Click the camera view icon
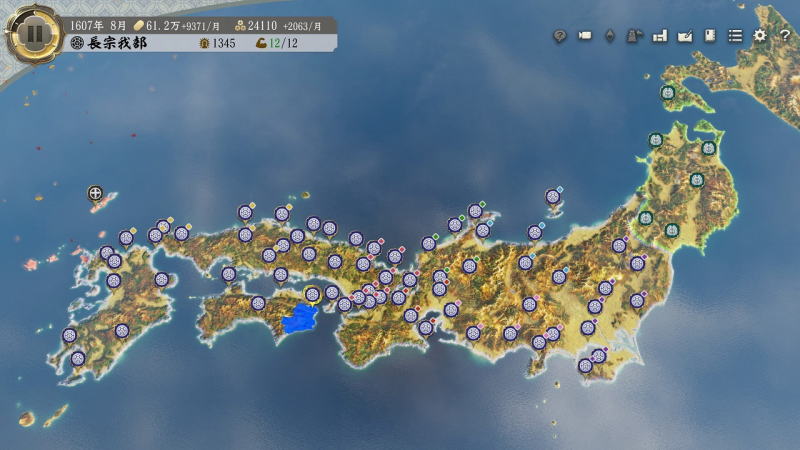This screenshot has width=800, height=450. 585,35
